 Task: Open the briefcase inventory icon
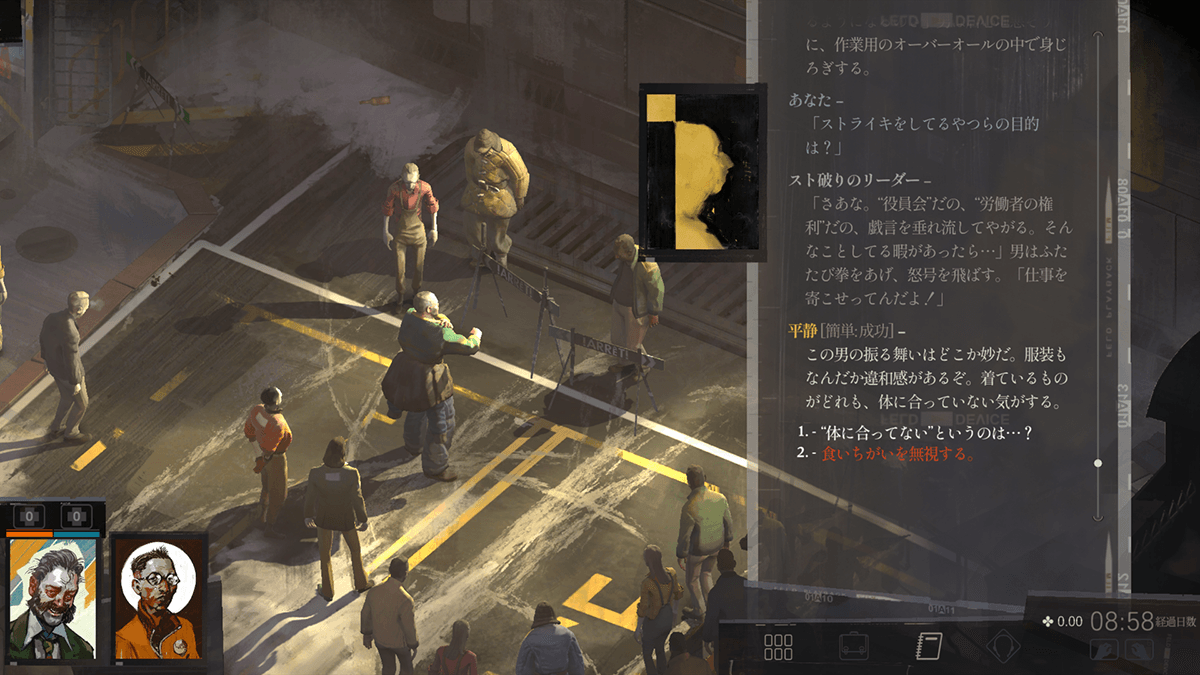(853, 647)
